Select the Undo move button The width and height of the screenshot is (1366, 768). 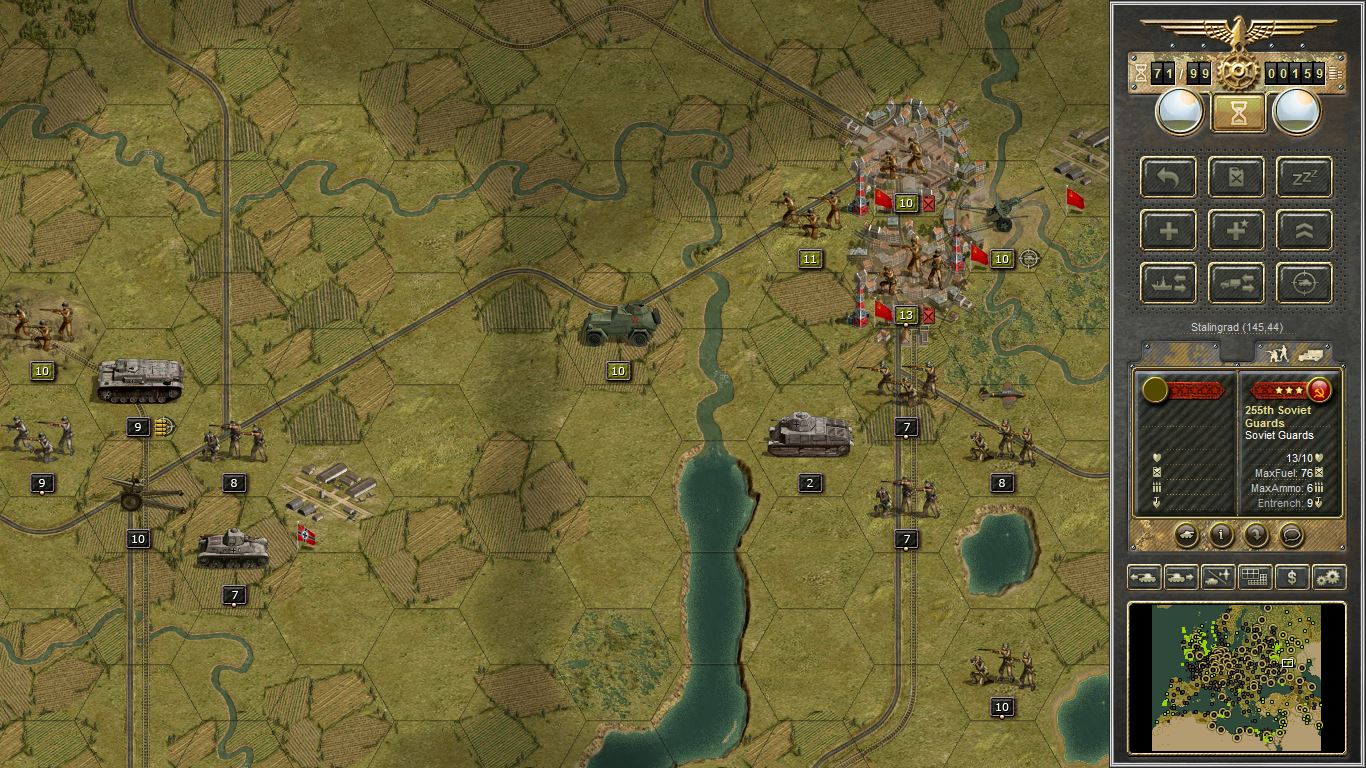[x=1167, y=177]
